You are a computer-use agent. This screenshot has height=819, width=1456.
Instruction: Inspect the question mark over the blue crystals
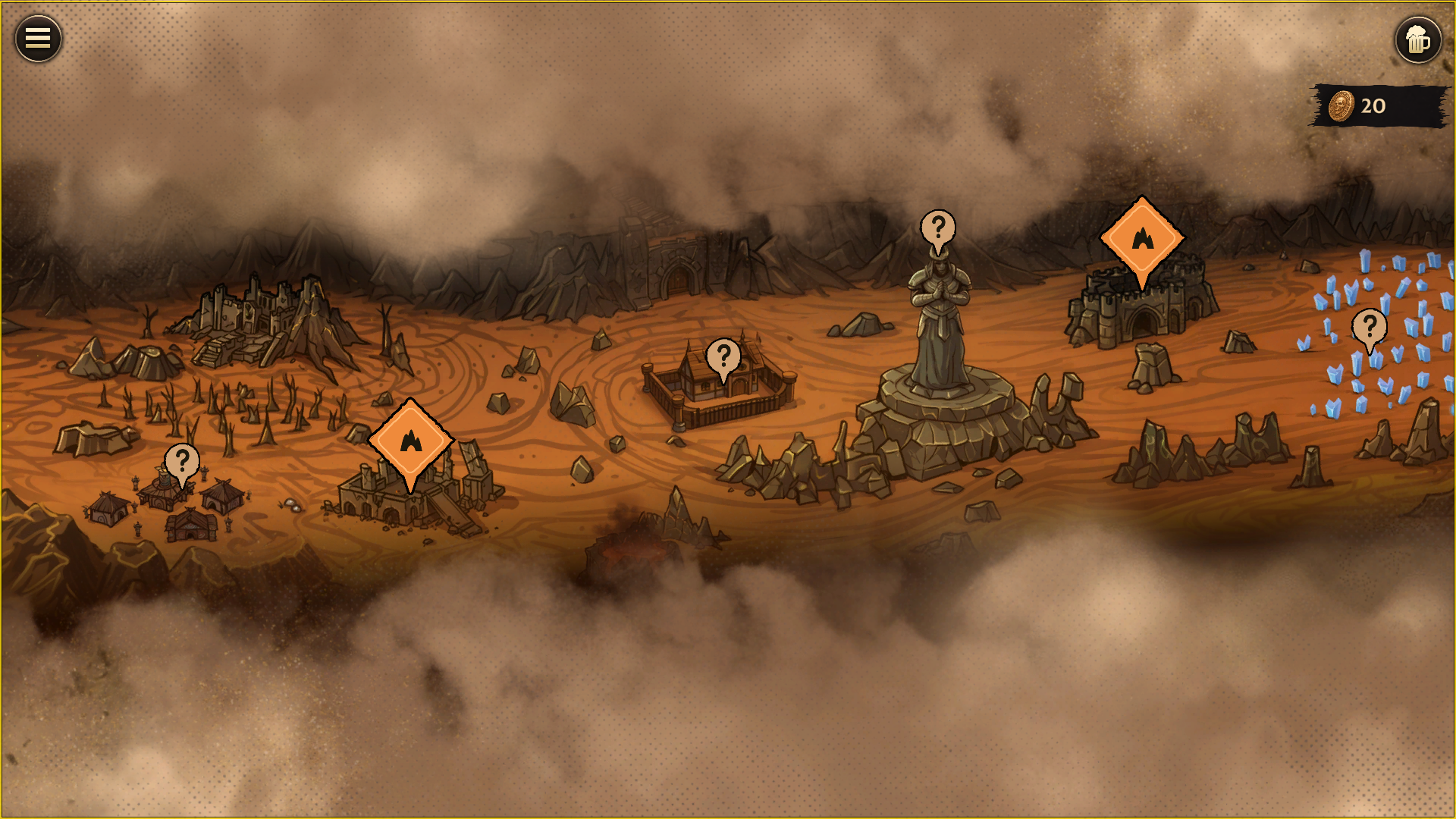point(1369,328)
